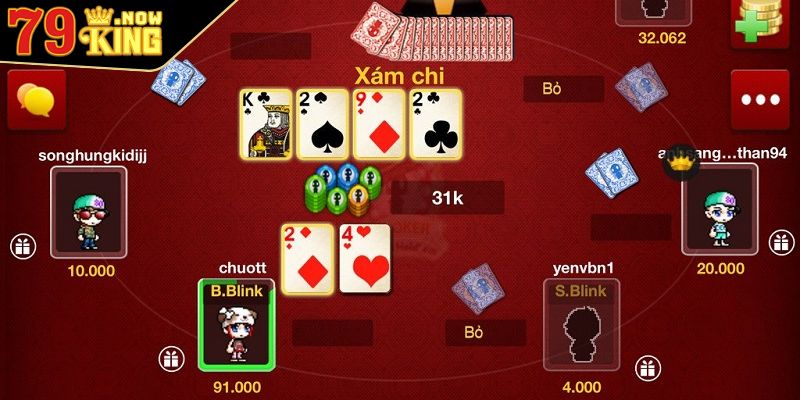800x400 pixels.
Task: Select songhungkidijj's player avatar
Action: pos(88,211)
